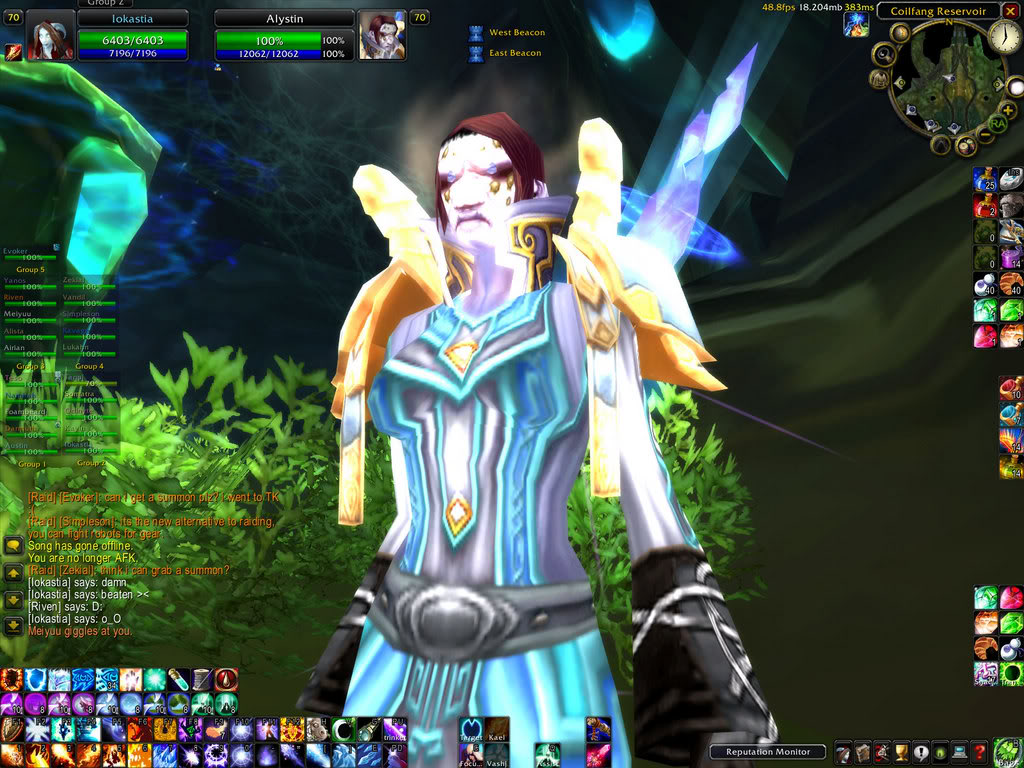Use the red healing potion icon
The image size is (1024, 768).
(x=985, y=206)
